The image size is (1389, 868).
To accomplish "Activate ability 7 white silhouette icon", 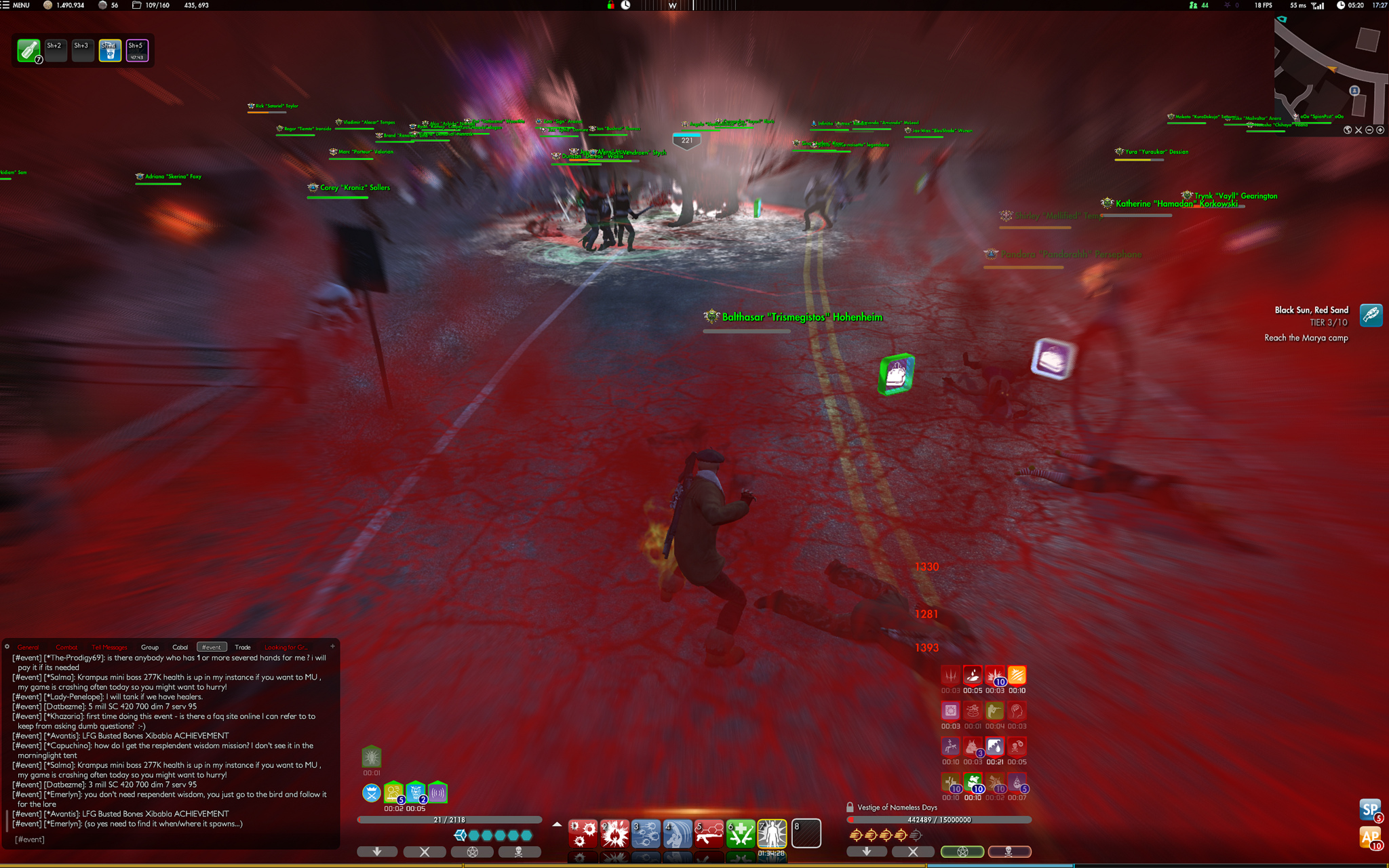I will coord(772,833).
